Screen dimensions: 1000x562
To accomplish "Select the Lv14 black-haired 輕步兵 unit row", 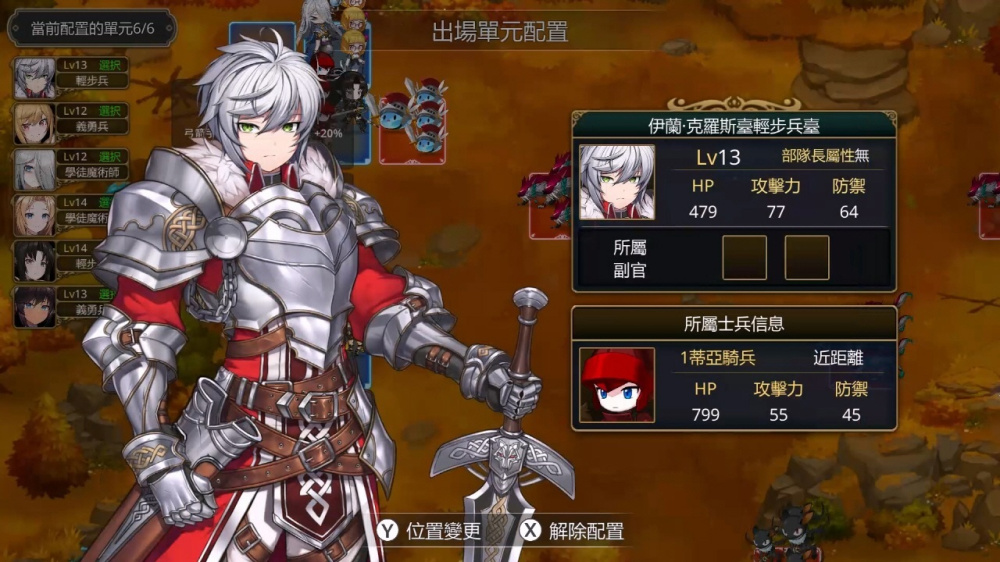I will [60, 256].
